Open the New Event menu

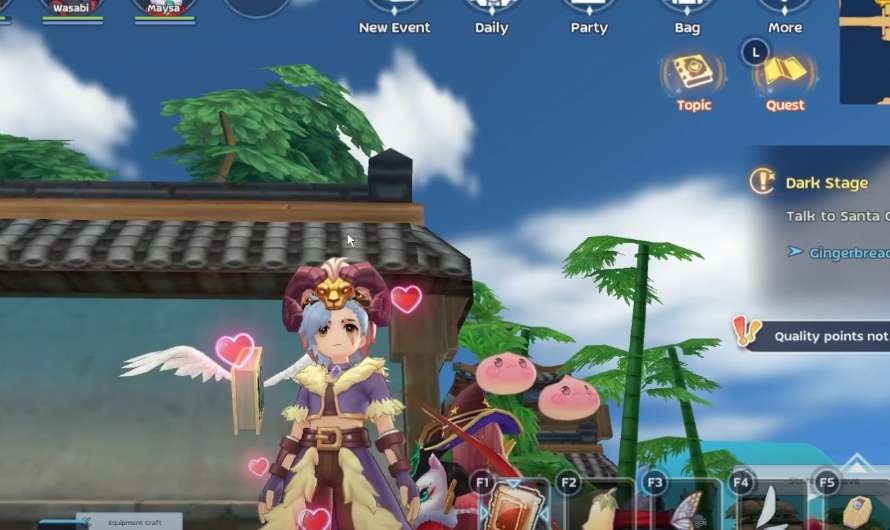coord(394,12)
